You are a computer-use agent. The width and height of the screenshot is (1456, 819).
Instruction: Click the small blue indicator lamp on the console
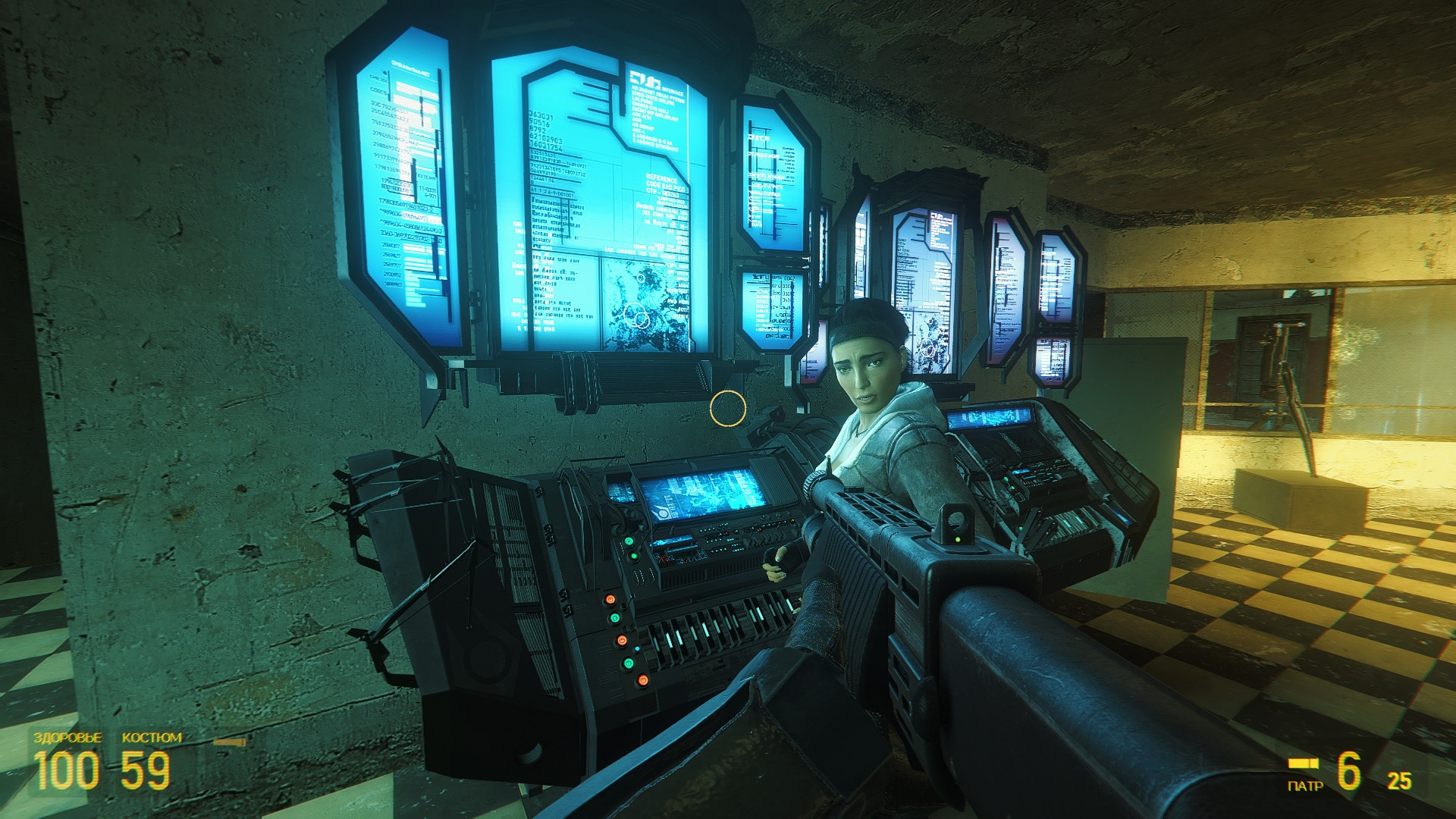coord(637,648)
